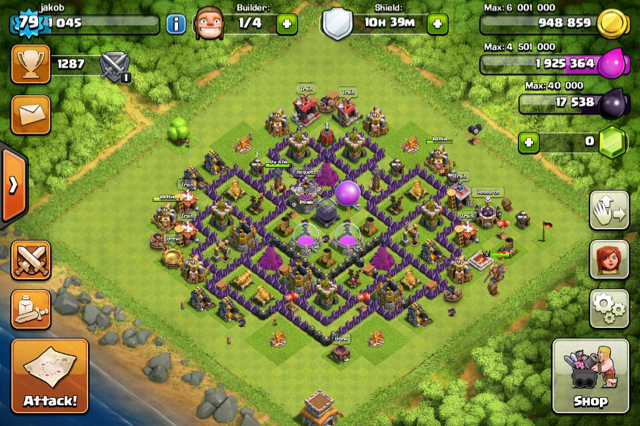Viewport: 640px width, 426px height.
Task: Click the plus button beside Shield timer
Action: (x=437, y=24)
